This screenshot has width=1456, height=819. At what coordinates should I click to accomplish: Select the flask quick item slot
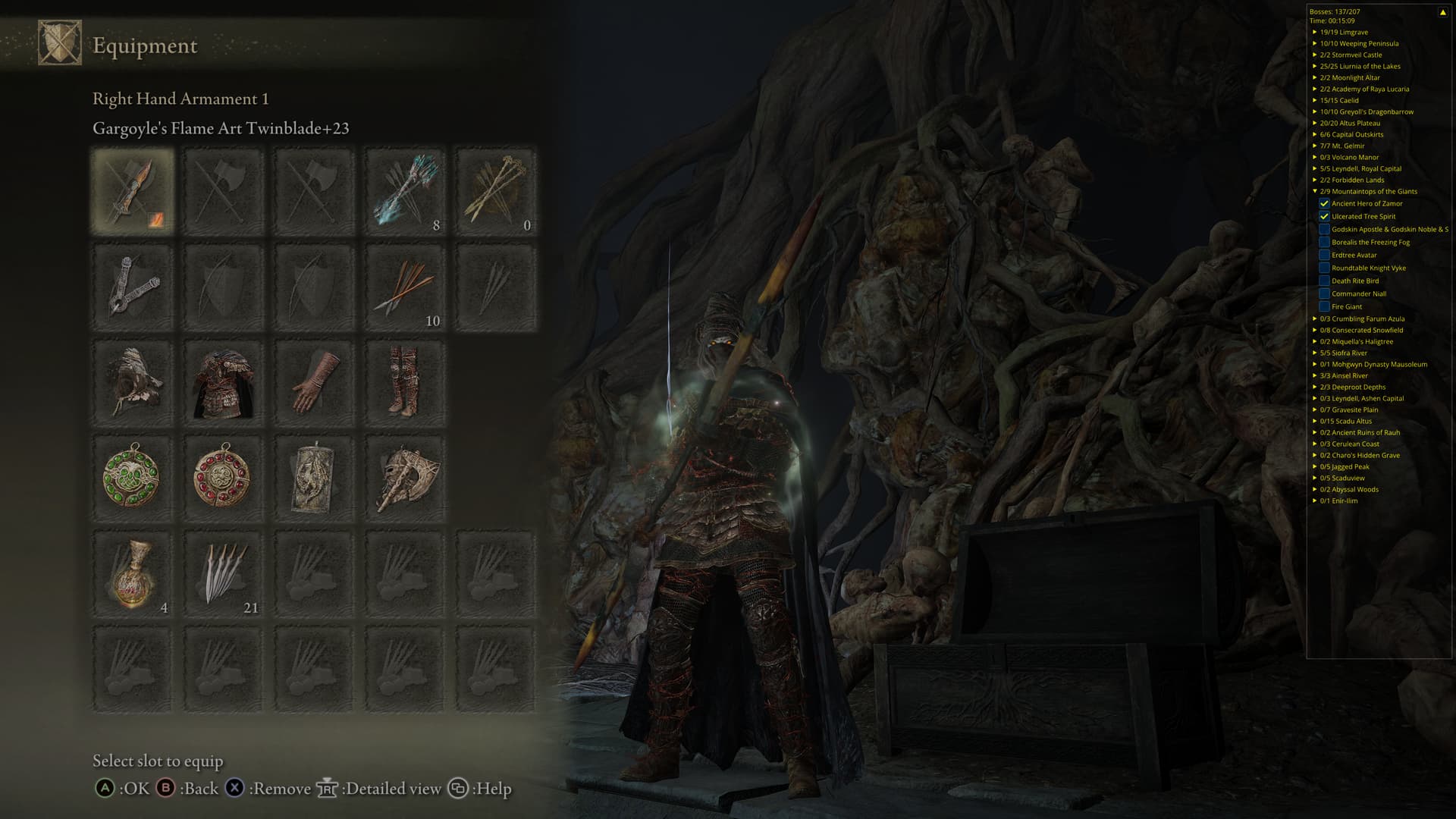[x=133, y=574]
